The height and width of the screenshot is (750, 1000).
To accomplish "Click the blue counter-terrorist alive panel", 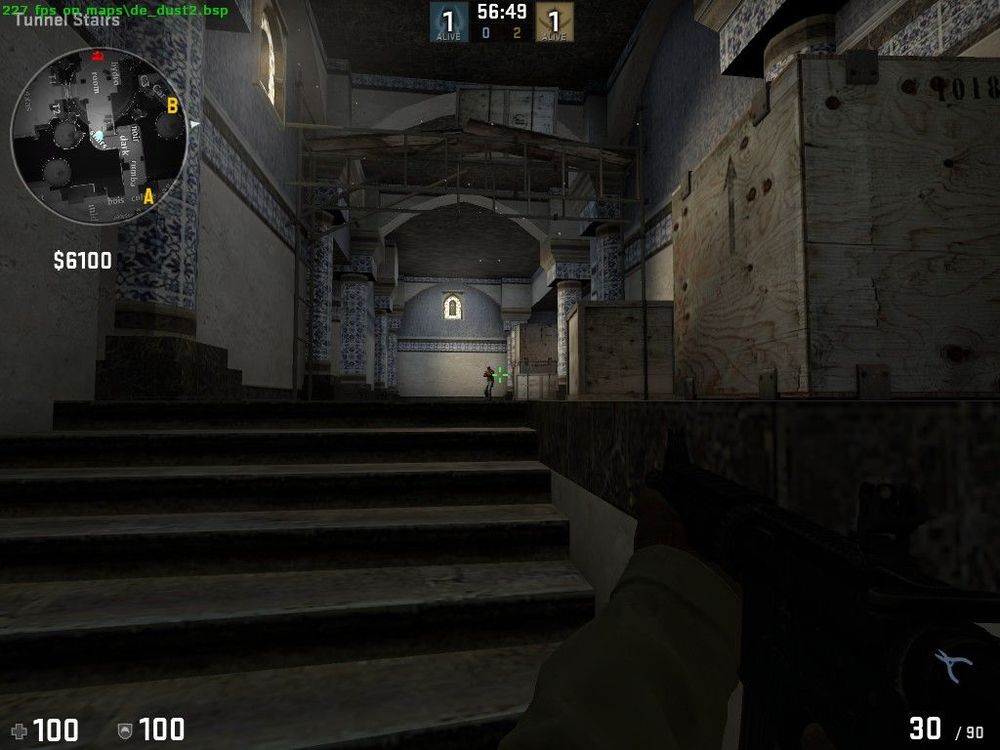I will (449, 22).
